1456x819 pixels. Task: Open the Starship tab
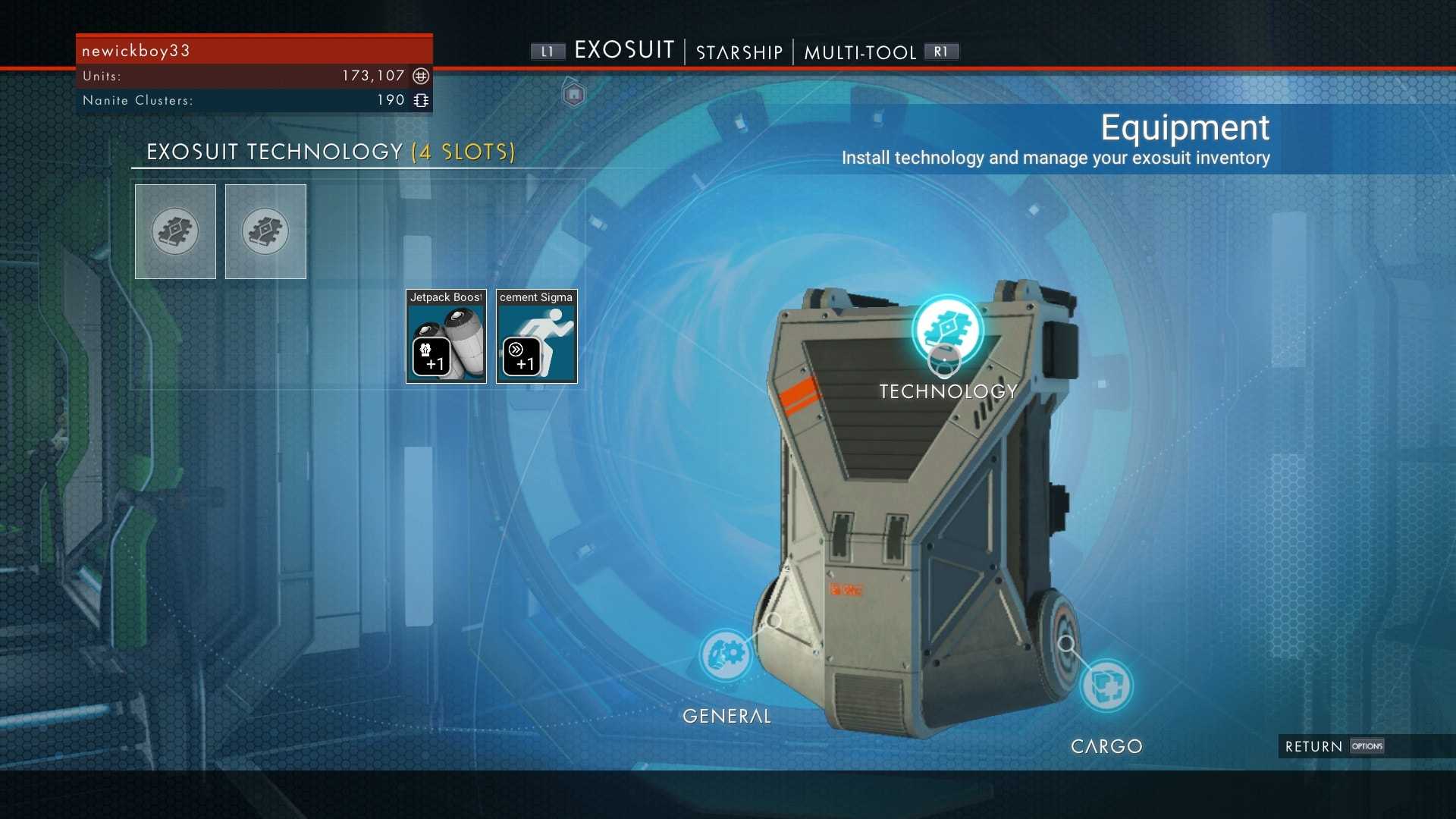[739, 52]
